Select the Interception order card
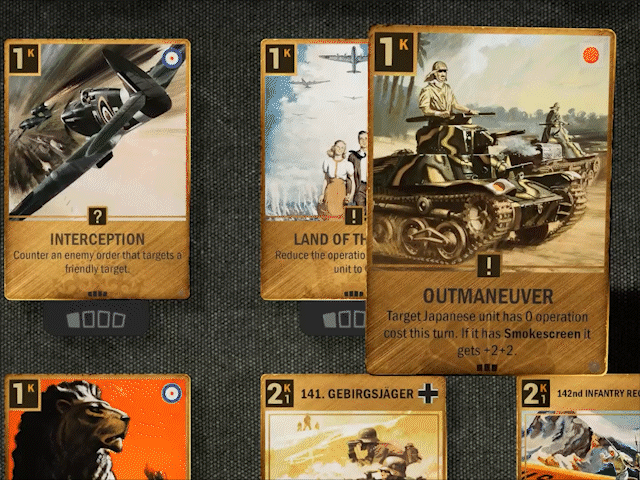The height and width of the screenshot is (480, 640). tap(97, 168)
